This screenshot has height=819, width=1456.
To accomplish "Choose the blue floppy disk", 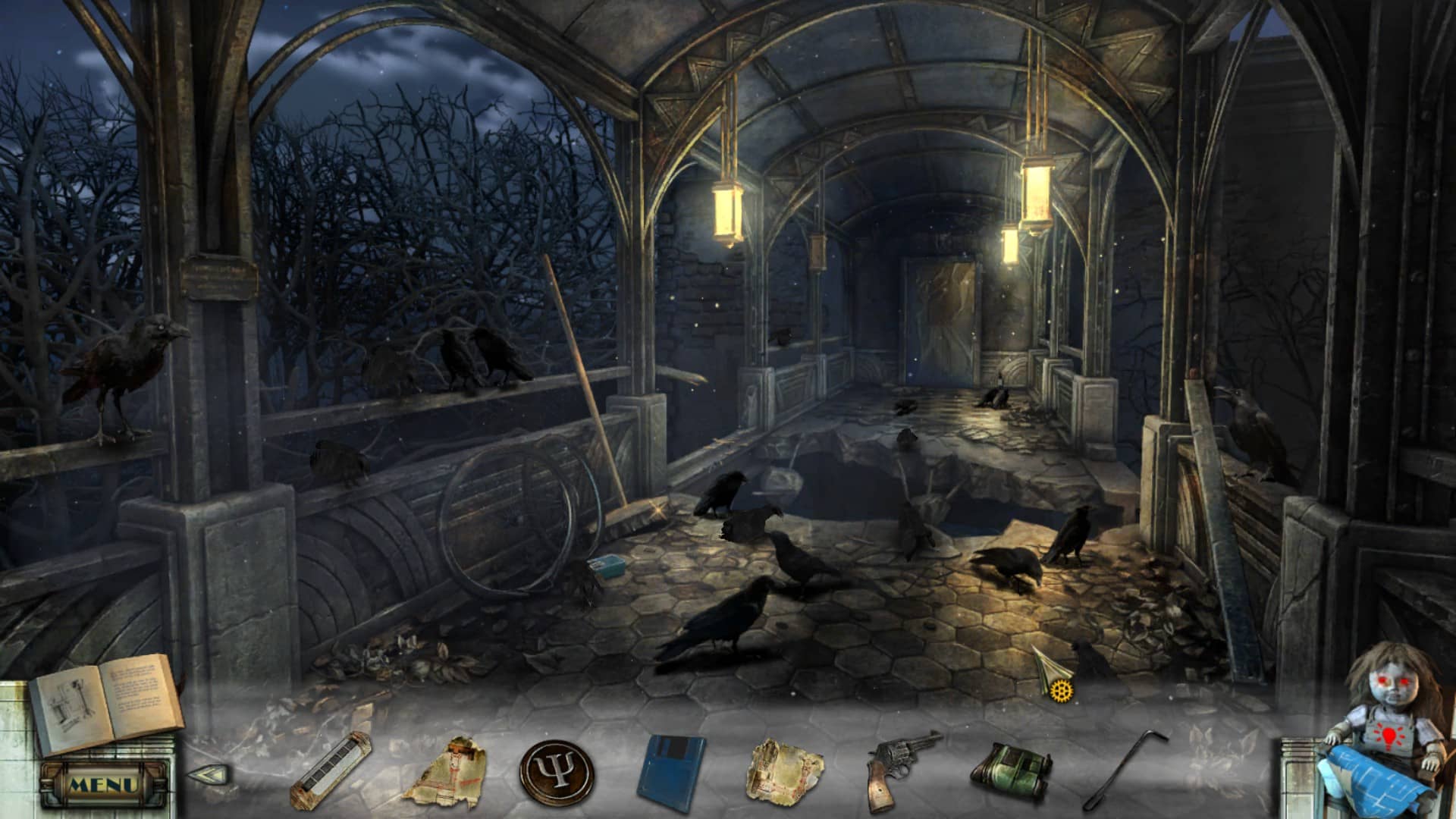I will pos(670,769).
